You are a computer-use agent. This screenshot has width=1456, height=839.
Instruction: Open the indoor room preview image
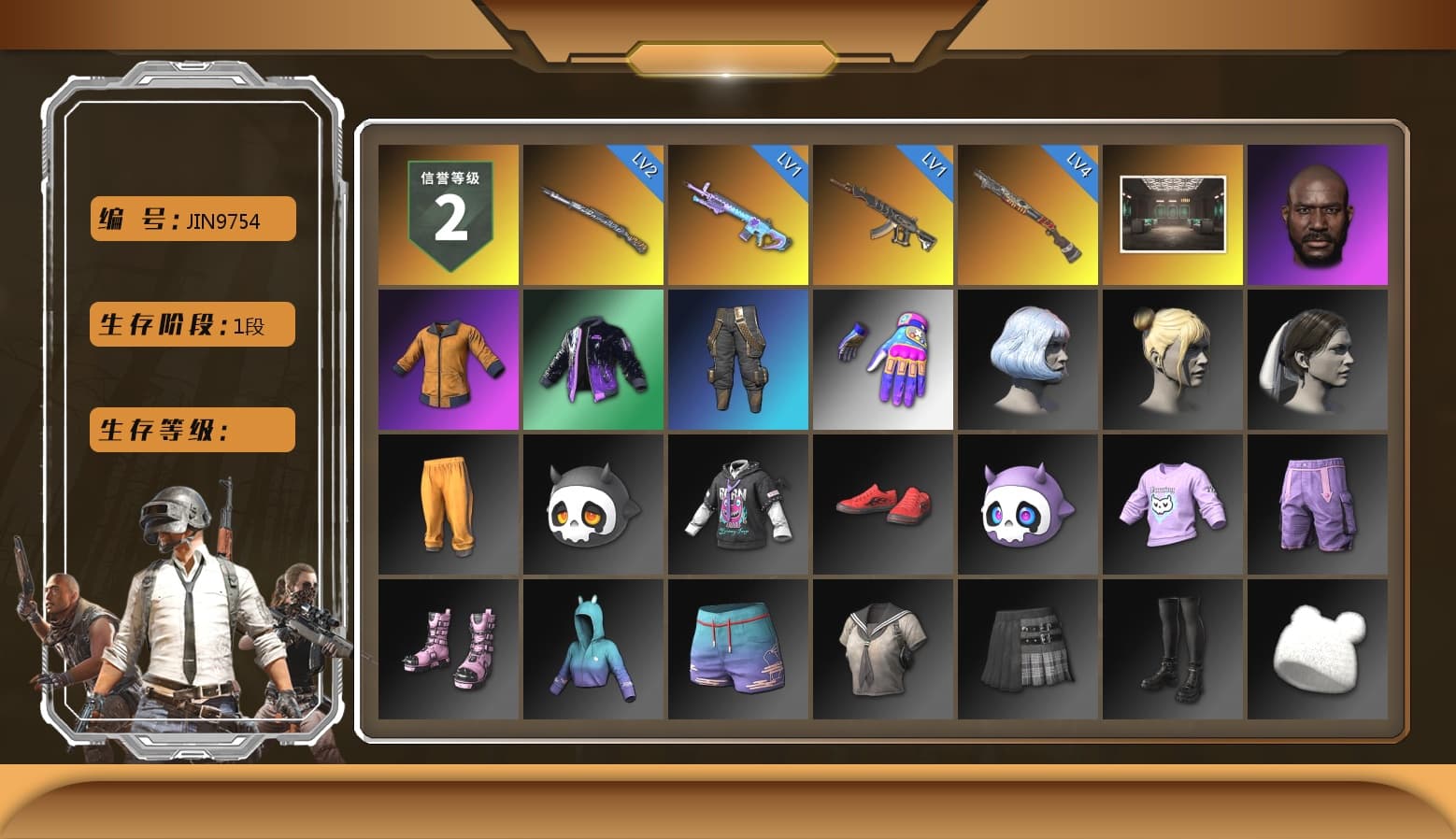[1173, 213]
